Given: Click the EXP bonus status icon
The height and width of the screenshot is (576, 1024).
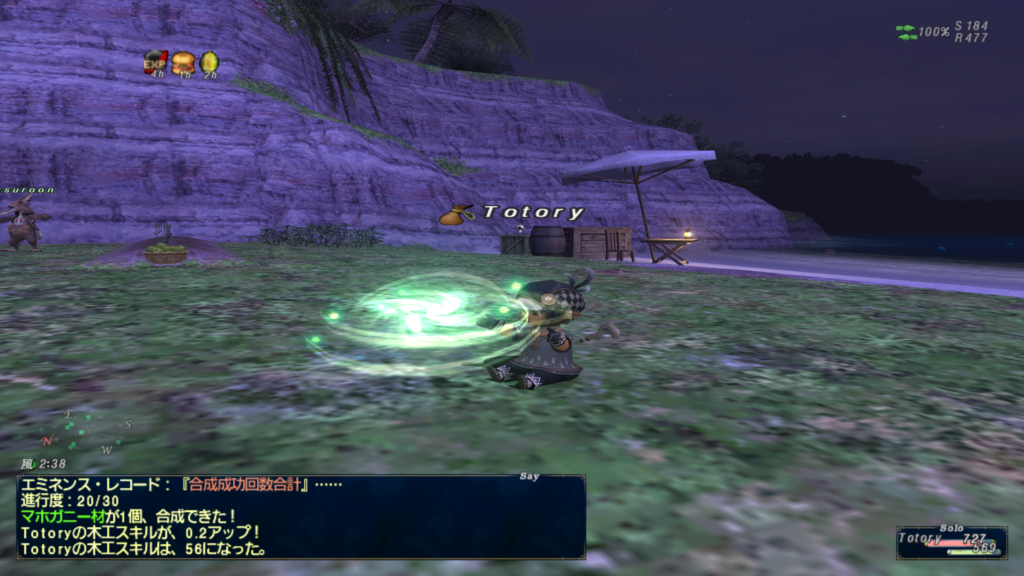Looking at the screenshot, I should pyautogui.click(x=155, y=62).
